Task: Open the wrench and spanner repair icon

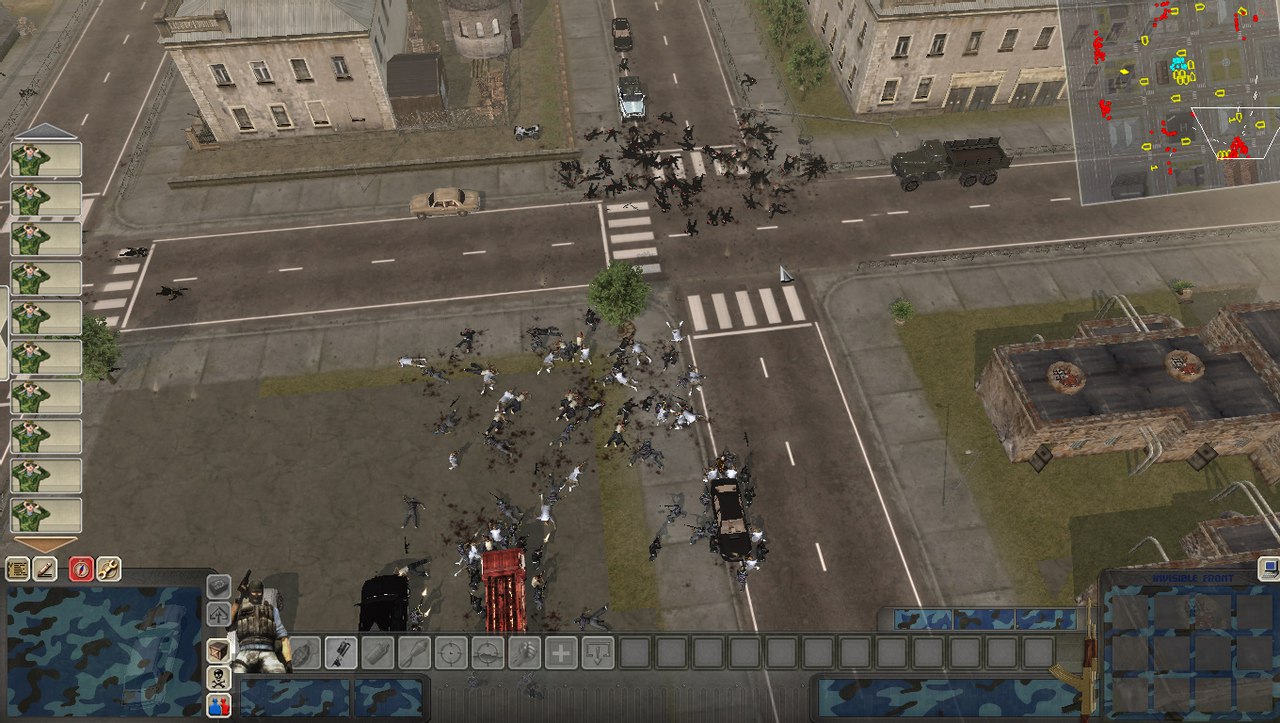Action: coord(108,569)
